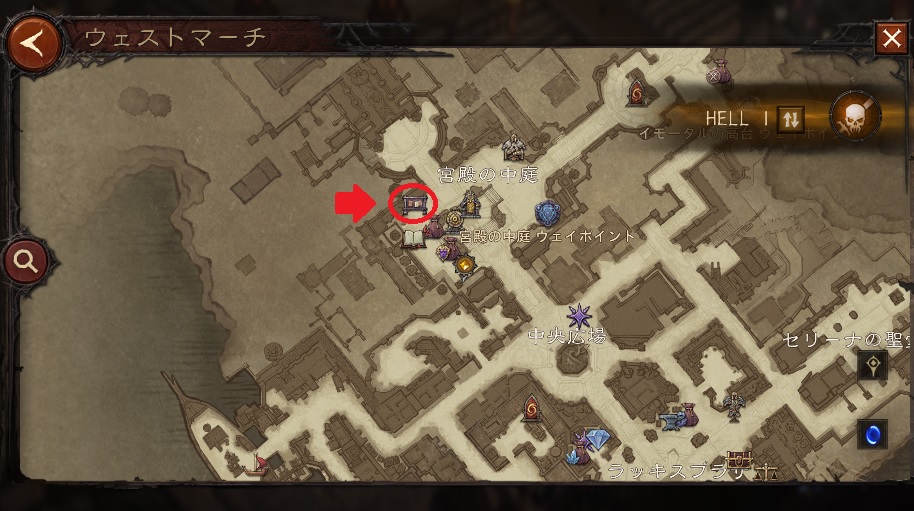The image size is (914, 511).
Task: Click the dark emblem button above portal
Action: point(873,365)
